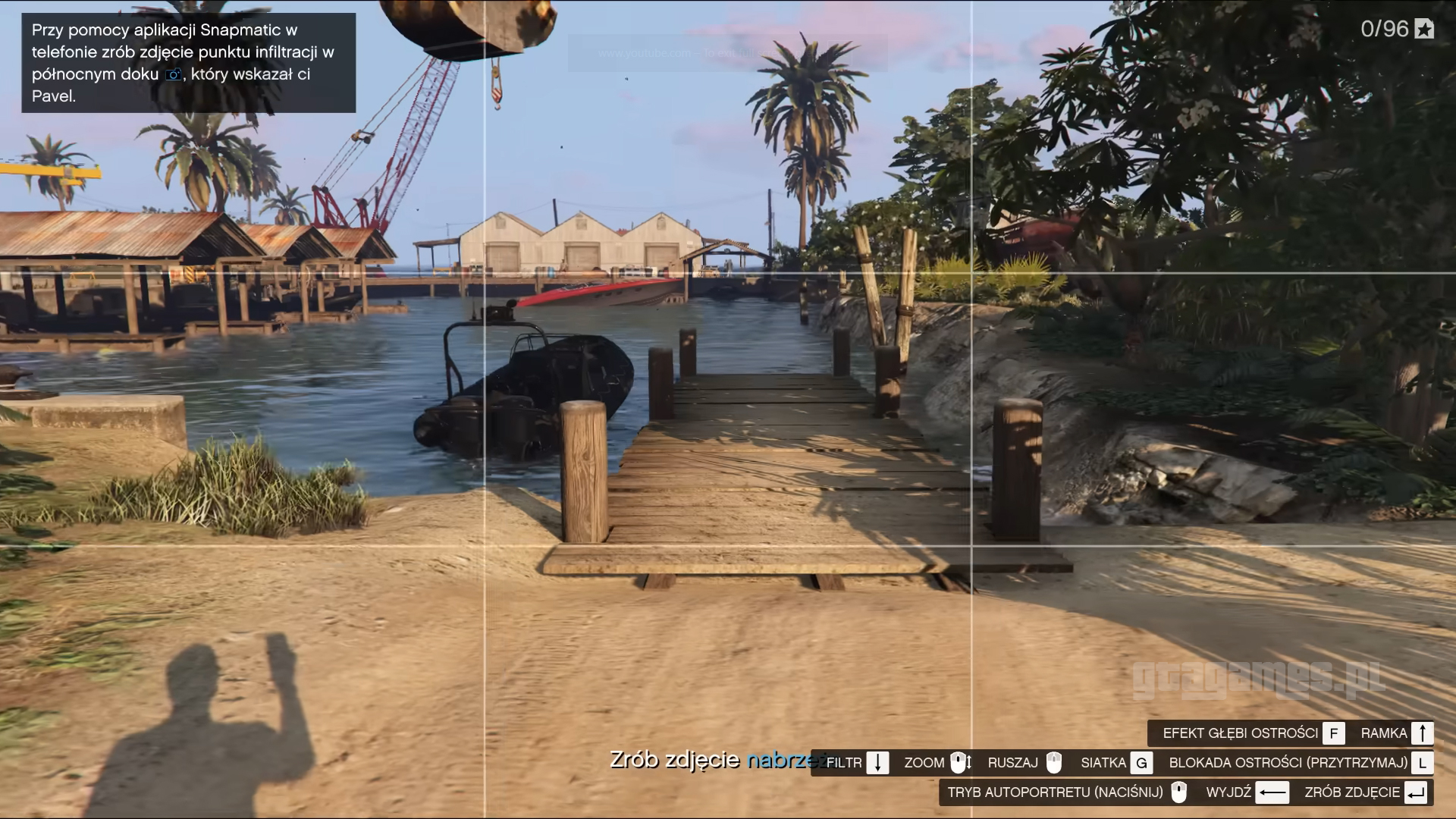Click the Snapmatic camera icon in the objective text
Screen dimensions: 1456x819
pyautogui.click(x=173, y=74)
